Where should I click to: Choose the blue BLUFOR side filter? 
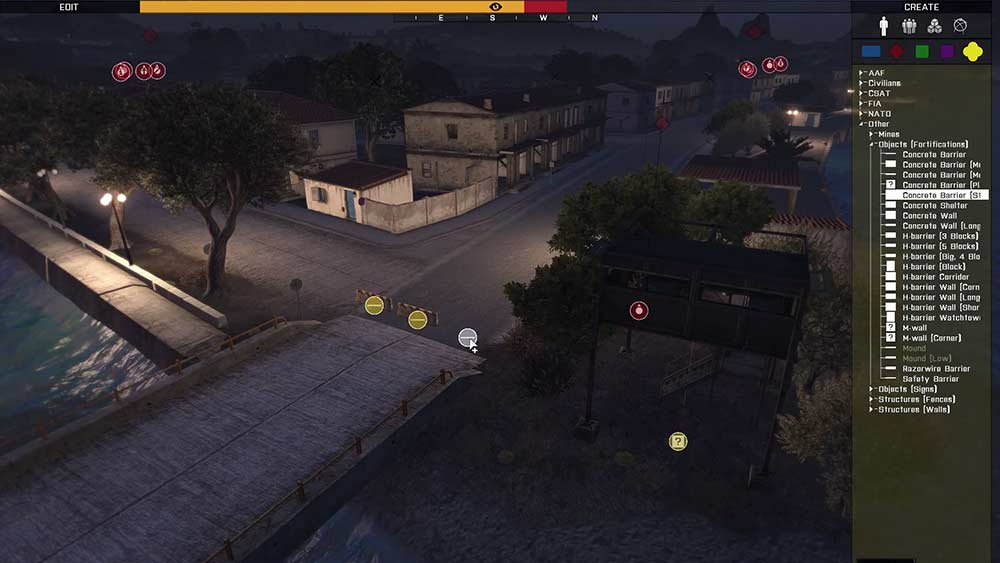click(871, 51)
